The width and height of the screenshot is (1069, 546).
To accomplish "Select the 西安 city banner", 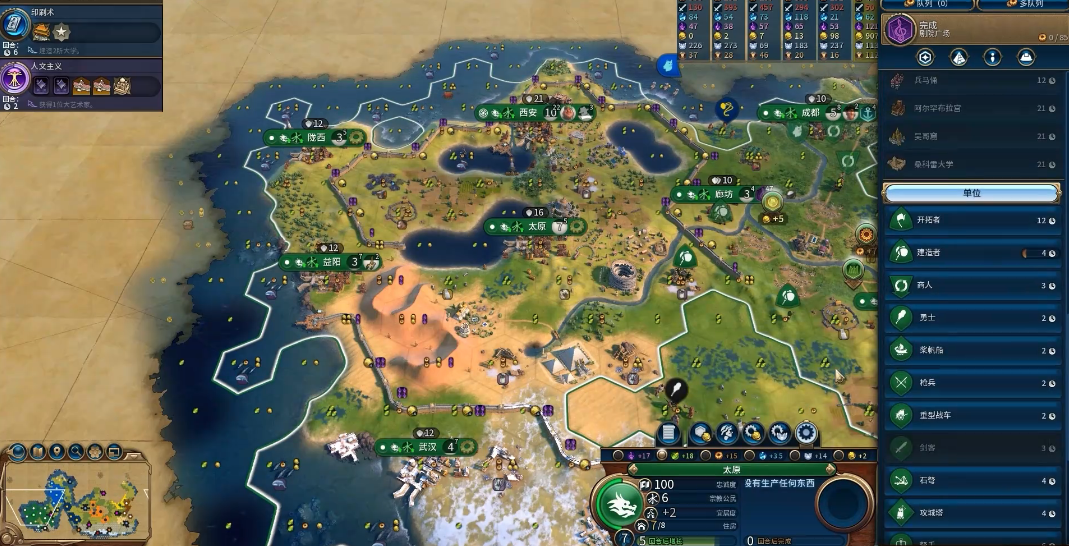I will click(527, 113).
